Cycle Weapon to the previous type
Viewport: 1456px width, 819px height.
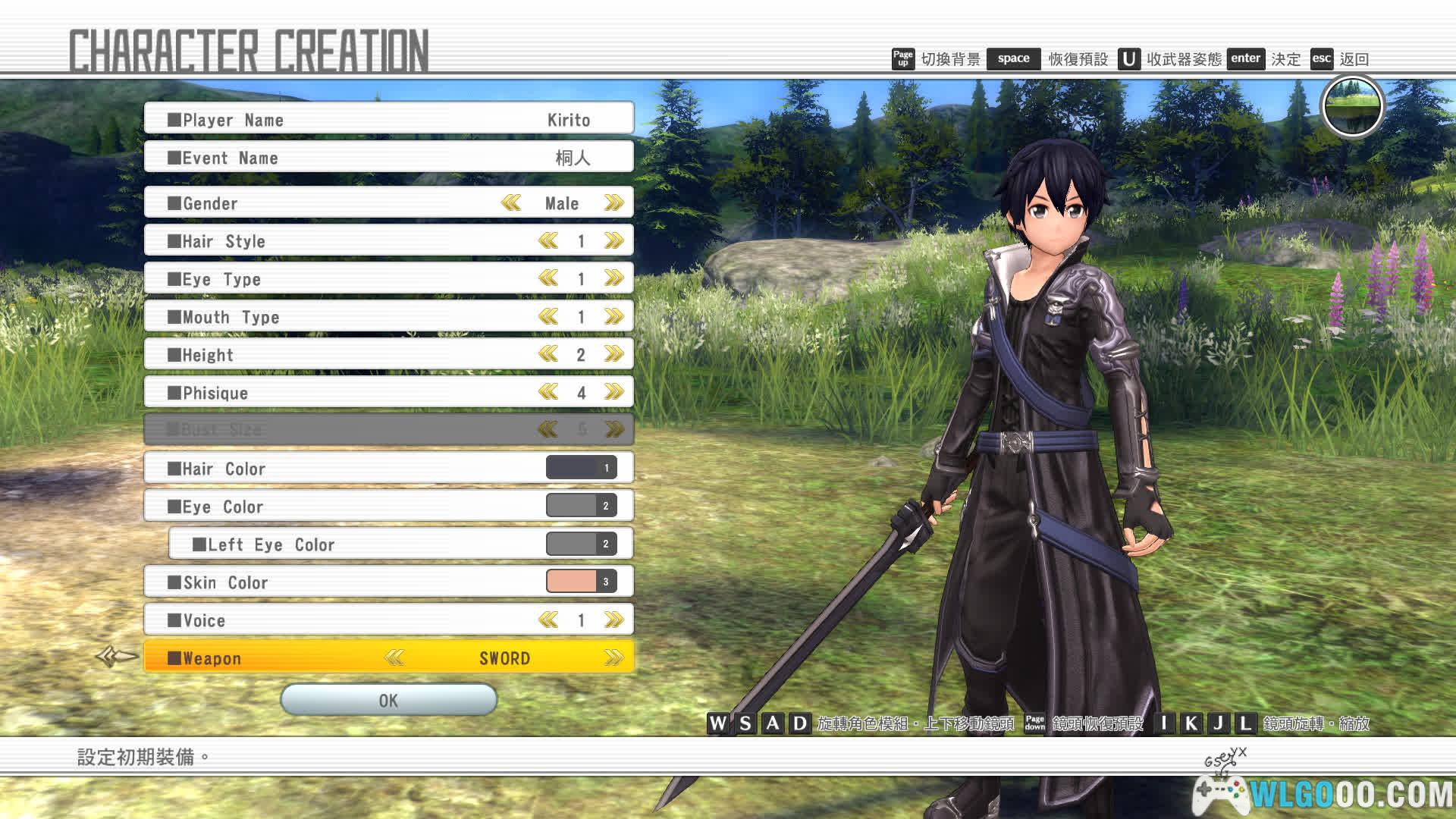(x=394, y=658)
